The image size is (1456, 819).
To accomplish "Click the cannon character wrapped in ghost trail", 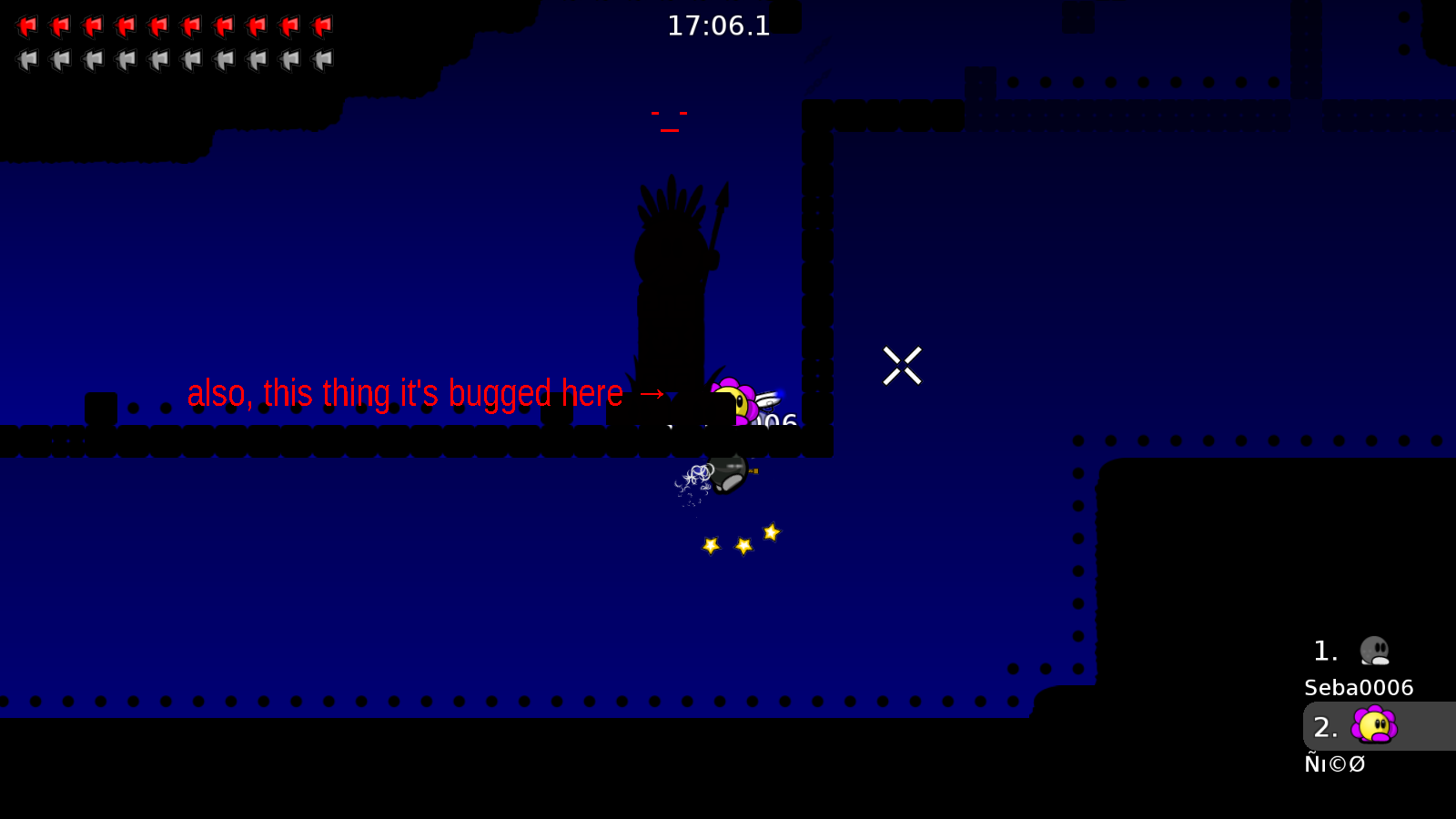I will [726, 475].
